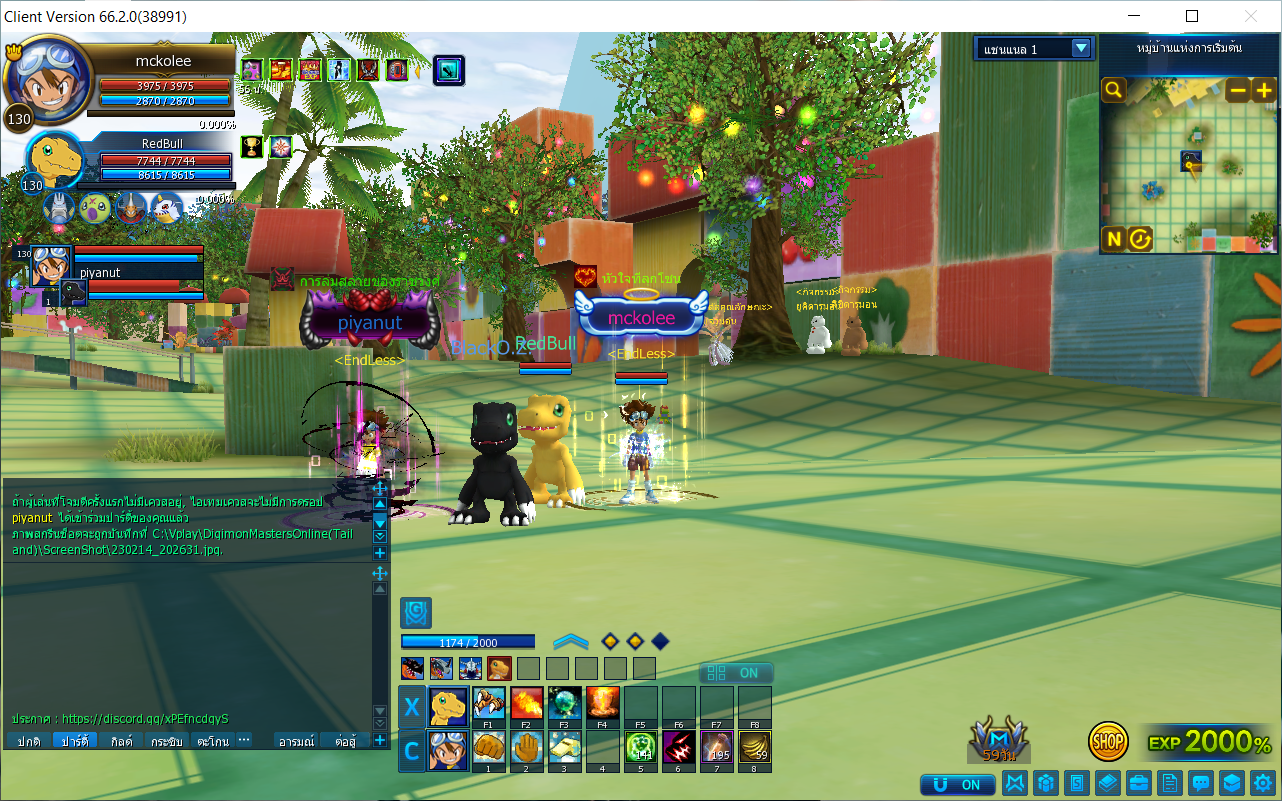Click the minimap zoom-out minus button
Image resolution: width=1282 pixels, height=801 pixels.
coord(1238,90)
